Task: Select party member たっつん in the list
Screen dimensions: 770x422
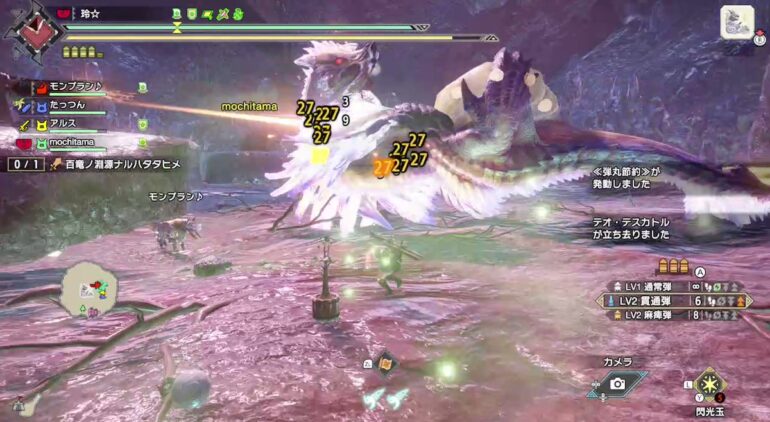Action: [68, 106]
